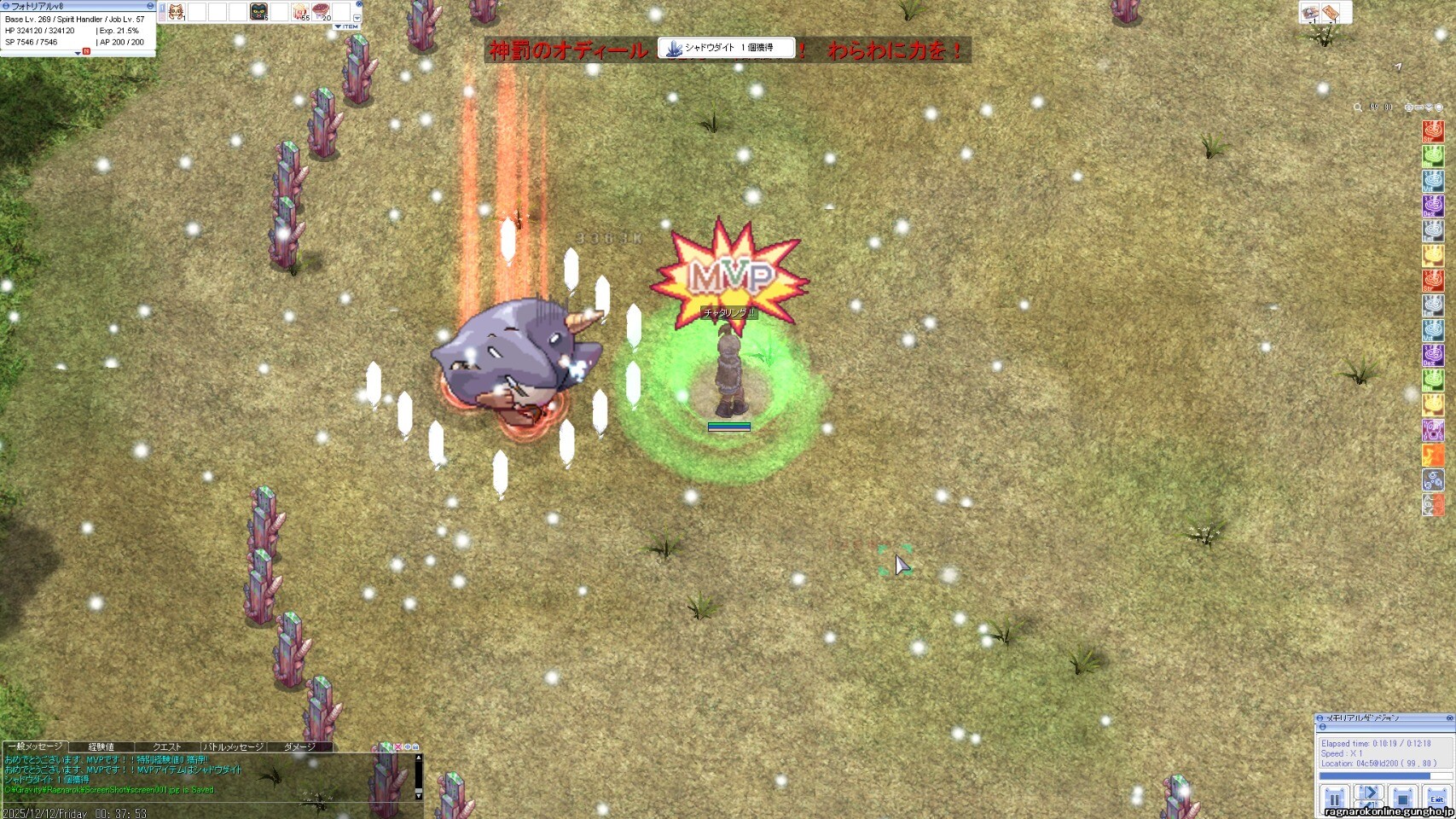Expand the character status window downward

point(78,53)
